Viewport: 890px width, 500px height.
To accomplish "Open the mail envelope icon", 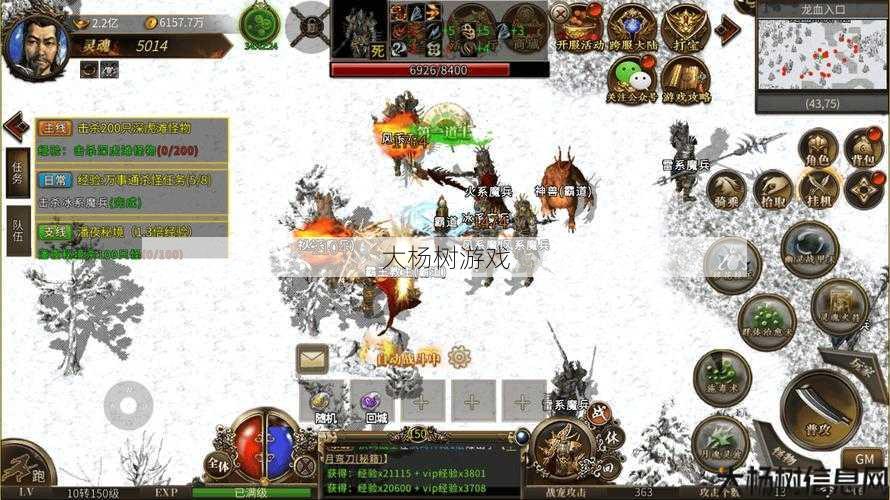I will coord(313,359).
